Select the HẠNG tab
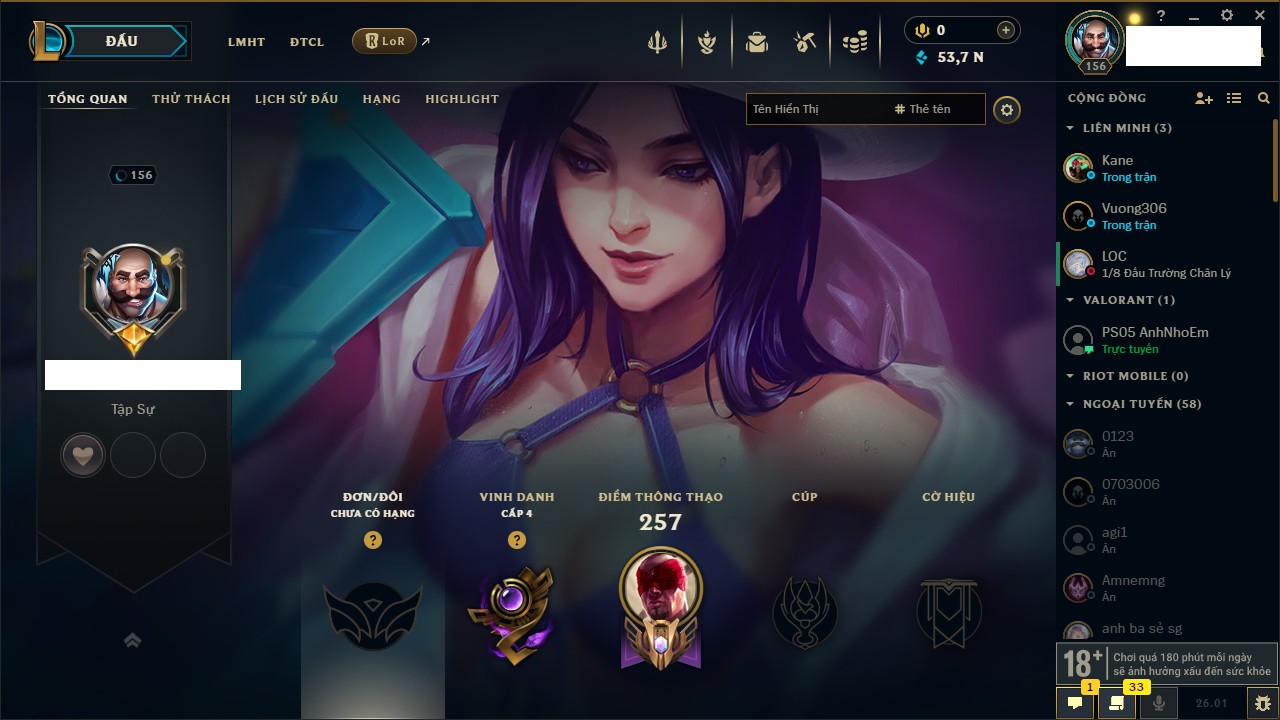 [x=381, y=99]
